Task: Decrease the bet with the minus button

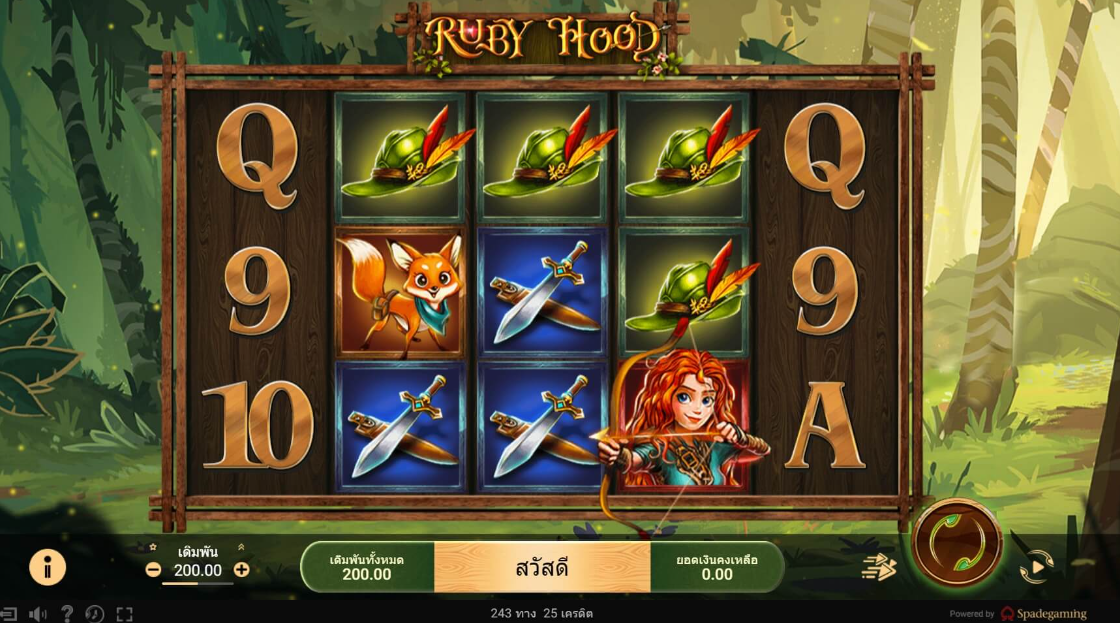Action: pyautogui.click(x=153, y=570)
